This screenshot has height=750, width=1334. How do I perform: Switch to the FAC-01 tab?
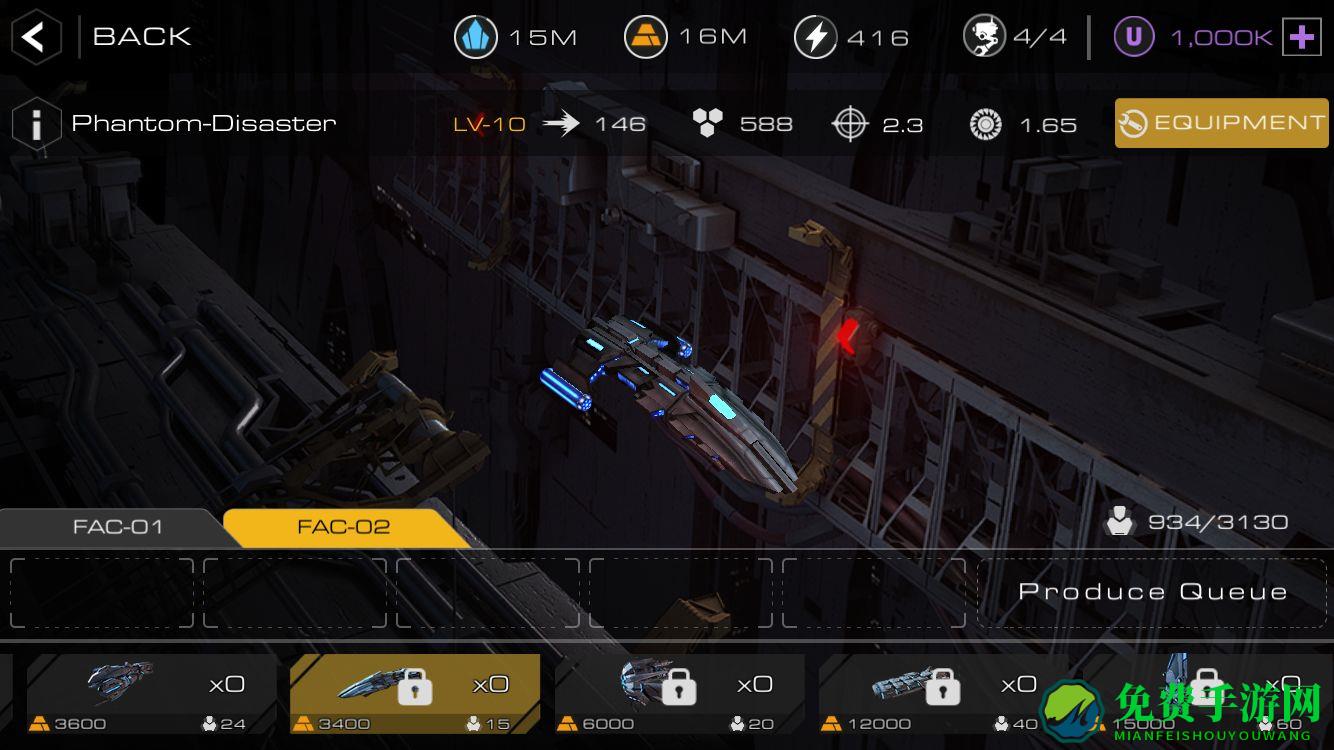click(117, 527)
